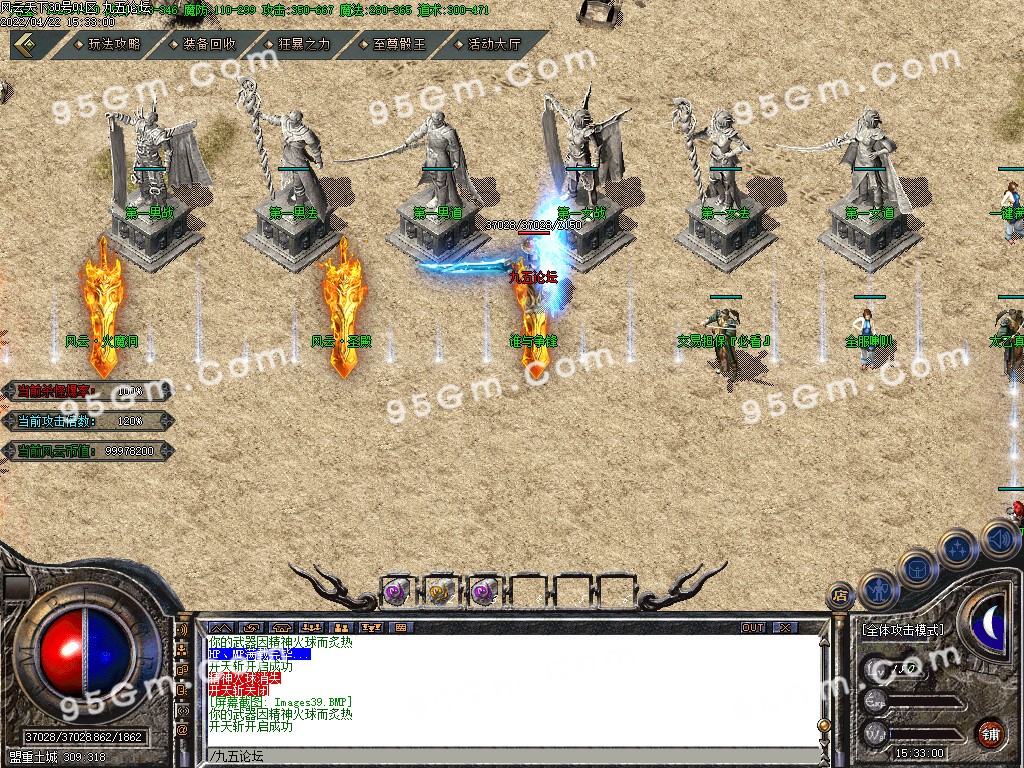Screen dimensions: 1024x768
Task: Open the 活动大厅 event hall
Action: point(493,44)
